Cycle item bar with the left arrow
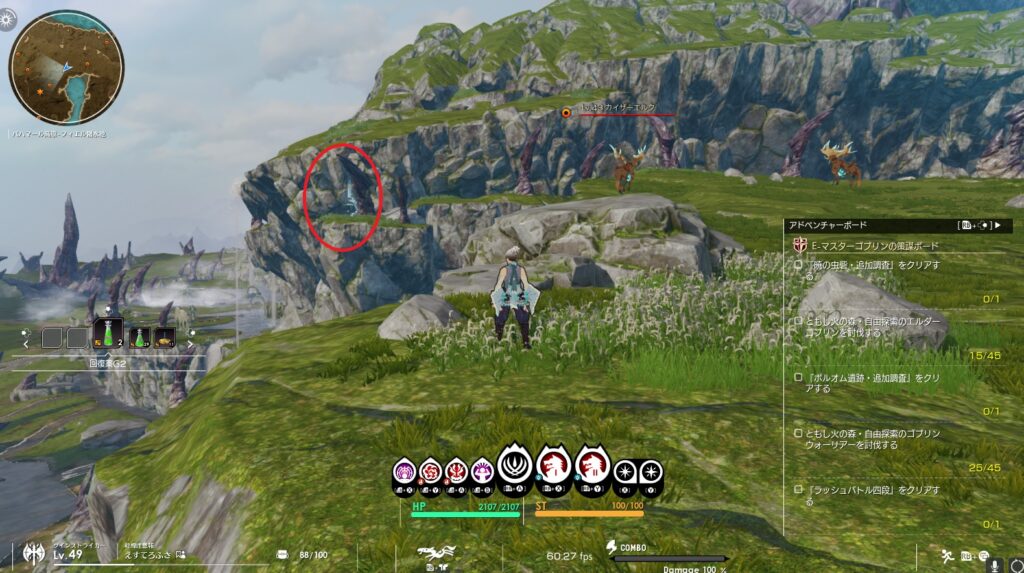 (27, 343)
